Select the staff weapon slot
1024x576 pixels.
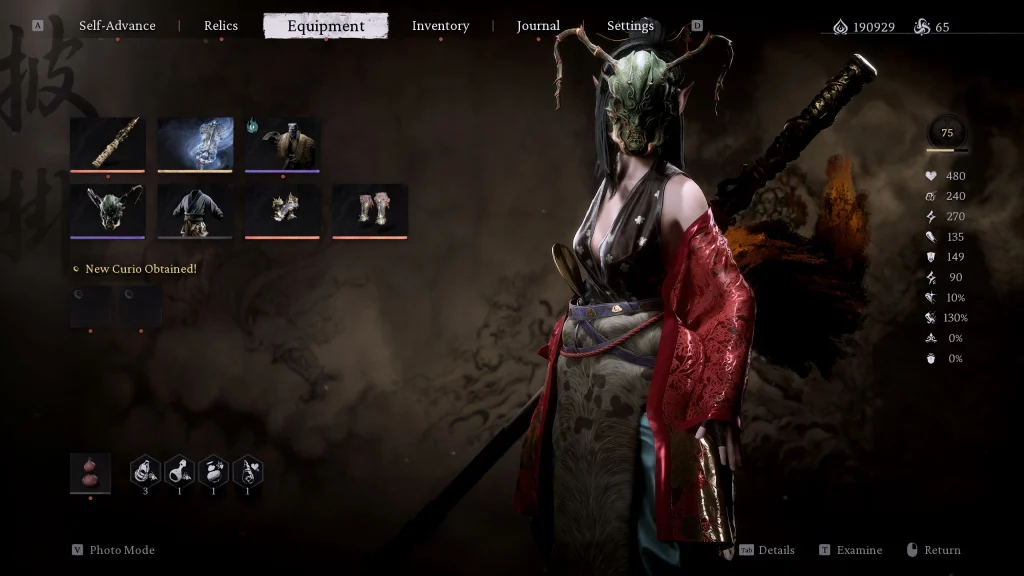[x=107, y=143]
